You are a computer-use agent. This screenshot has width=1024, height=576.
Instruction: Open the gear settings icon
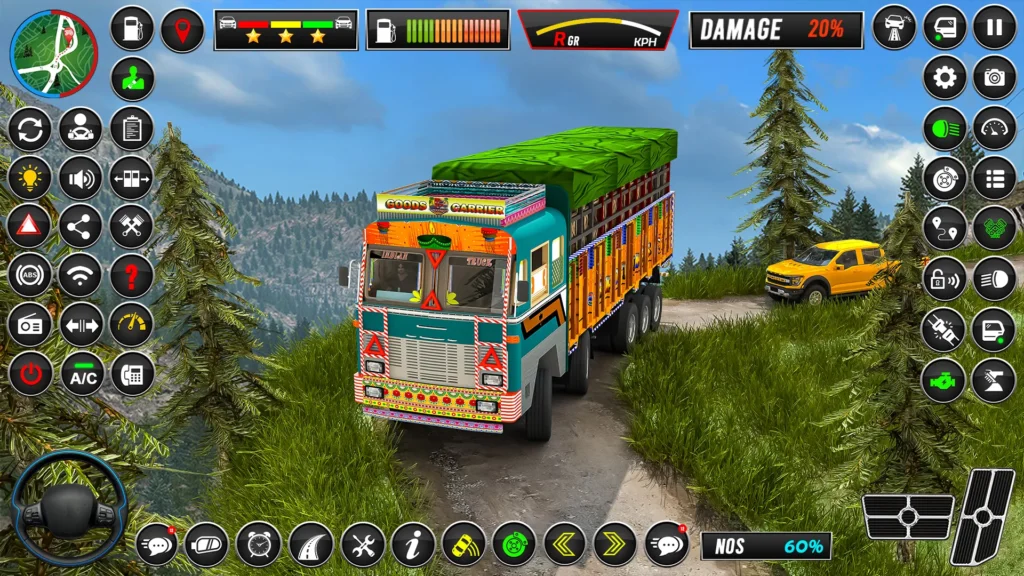tap(944, 77)
